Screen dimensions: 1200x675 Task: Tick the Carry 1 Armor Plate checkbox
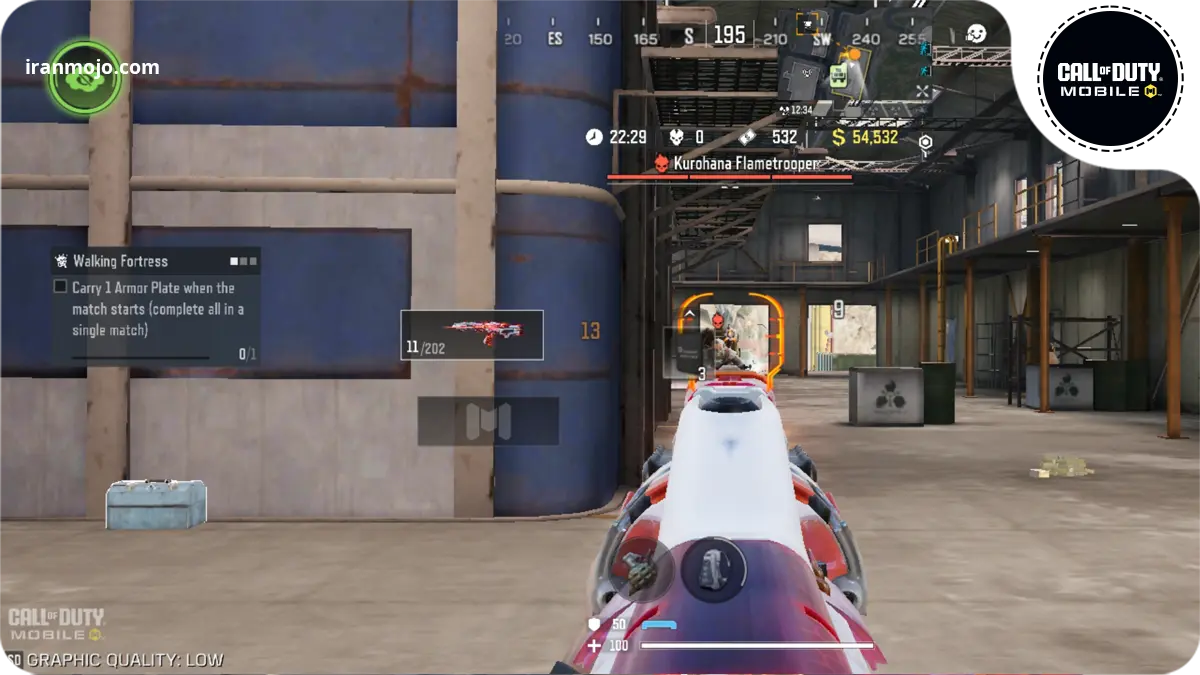60,287
